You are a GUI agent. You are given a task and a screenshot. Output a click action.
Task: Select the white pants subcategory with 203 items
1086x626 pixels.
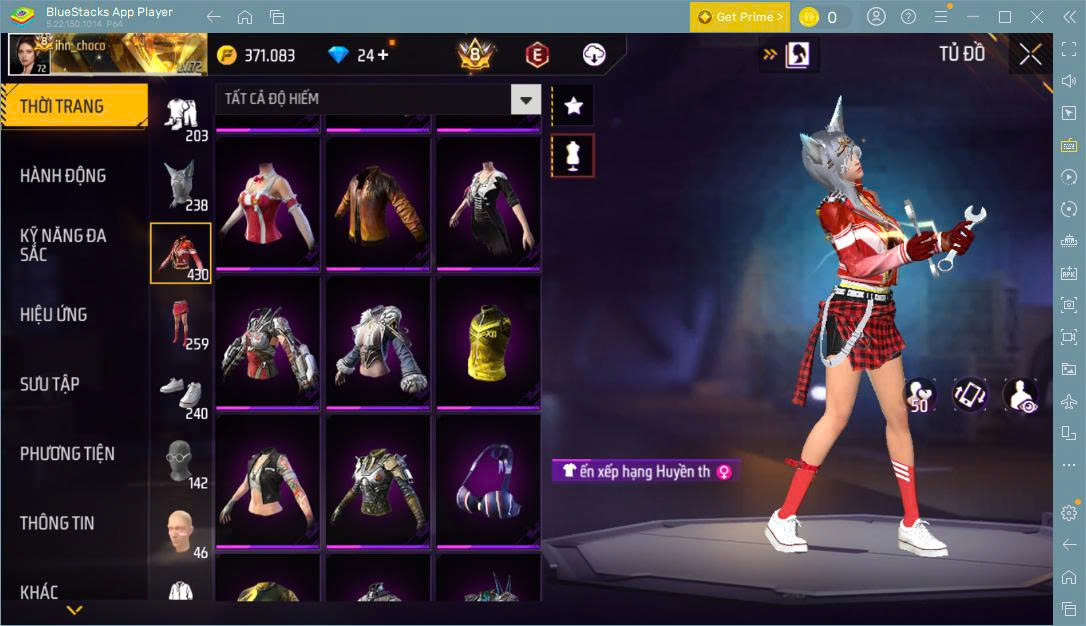coord(181,120)
